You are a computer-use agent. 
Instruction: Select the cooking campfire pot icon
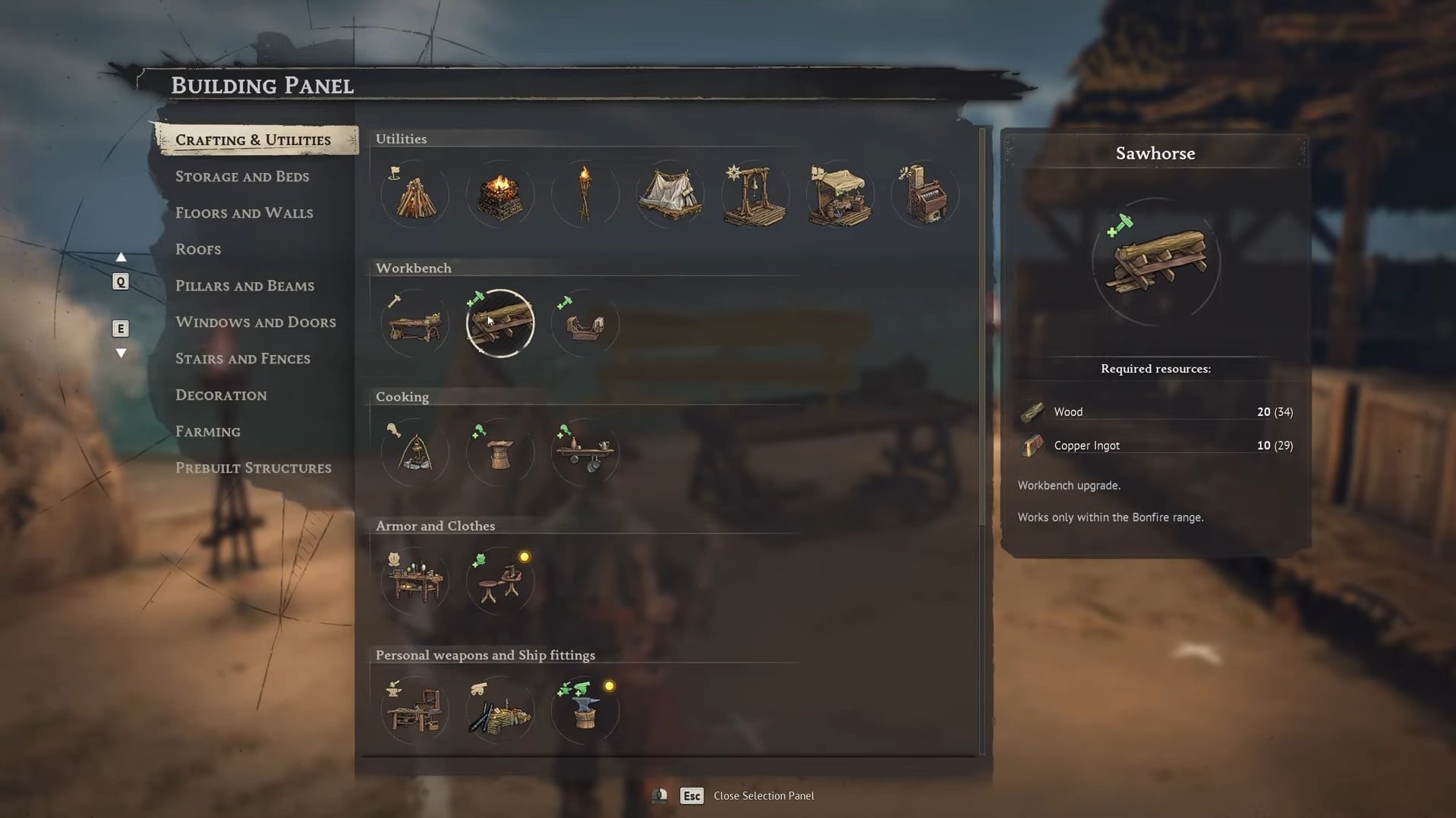click(414, 453)
